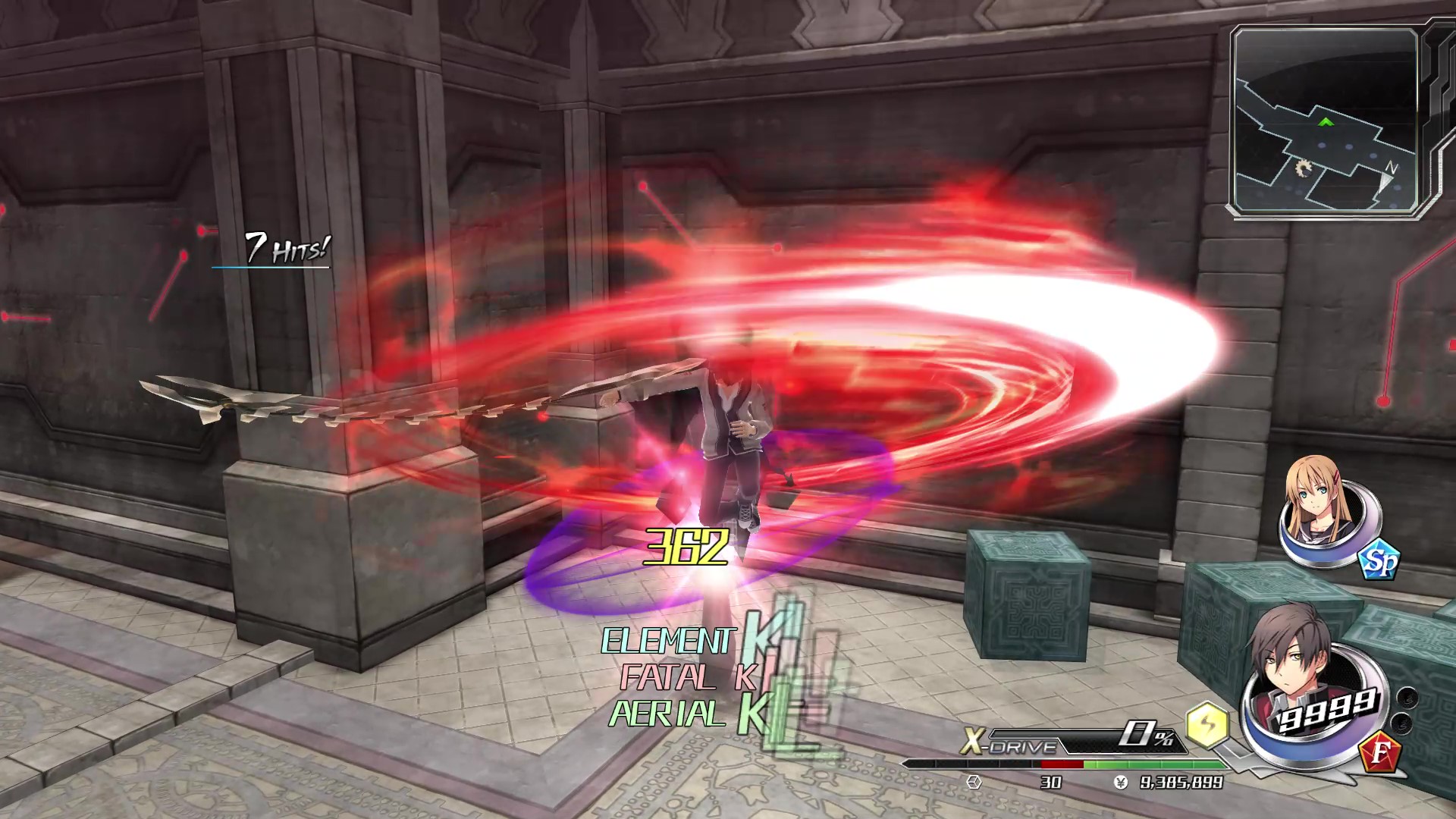Activate the yellow lightning hexagon icon
1456x819 pixels.
click(x=1207, y=724)
